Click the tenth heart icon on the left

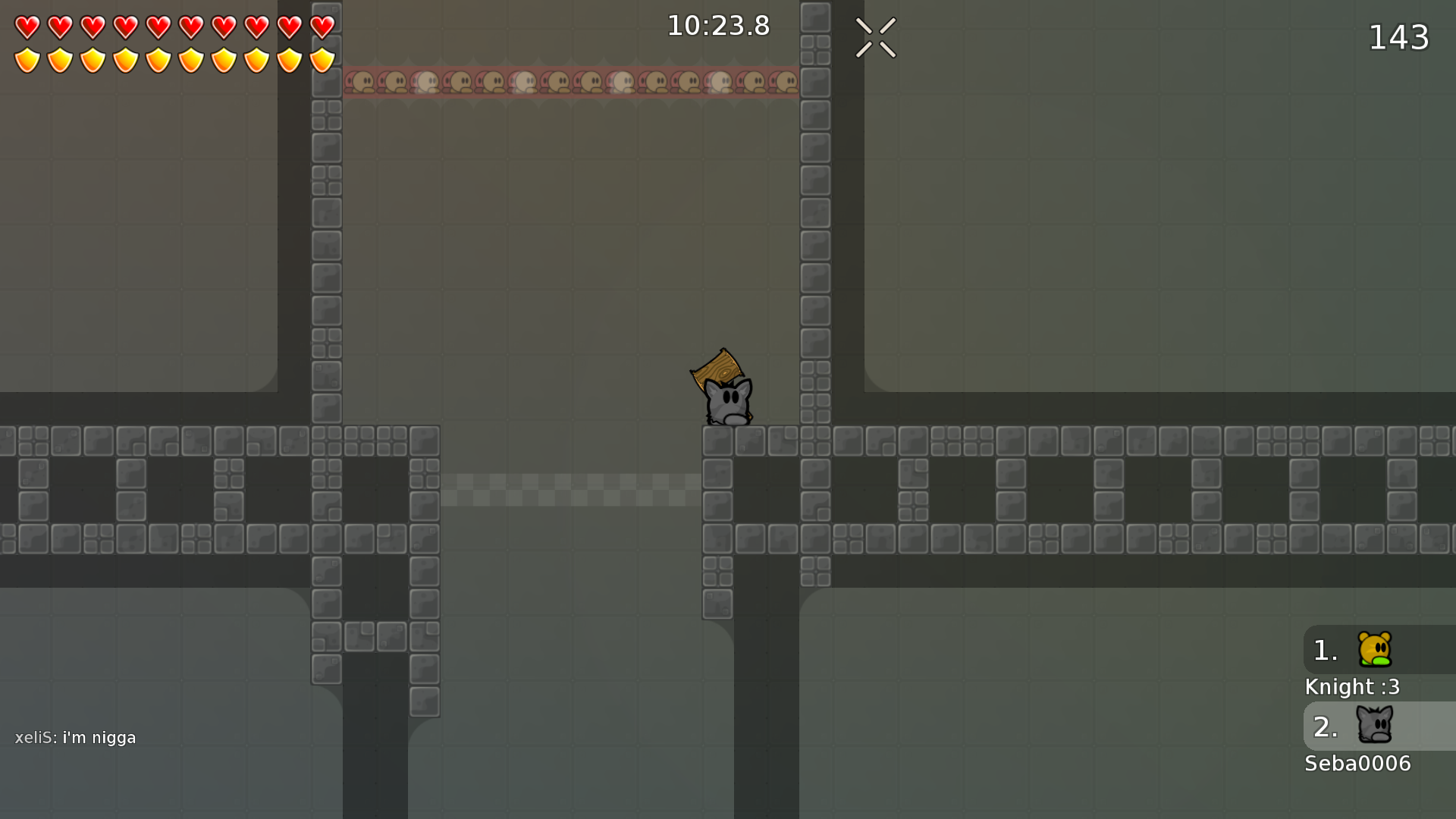pos(322,26)
